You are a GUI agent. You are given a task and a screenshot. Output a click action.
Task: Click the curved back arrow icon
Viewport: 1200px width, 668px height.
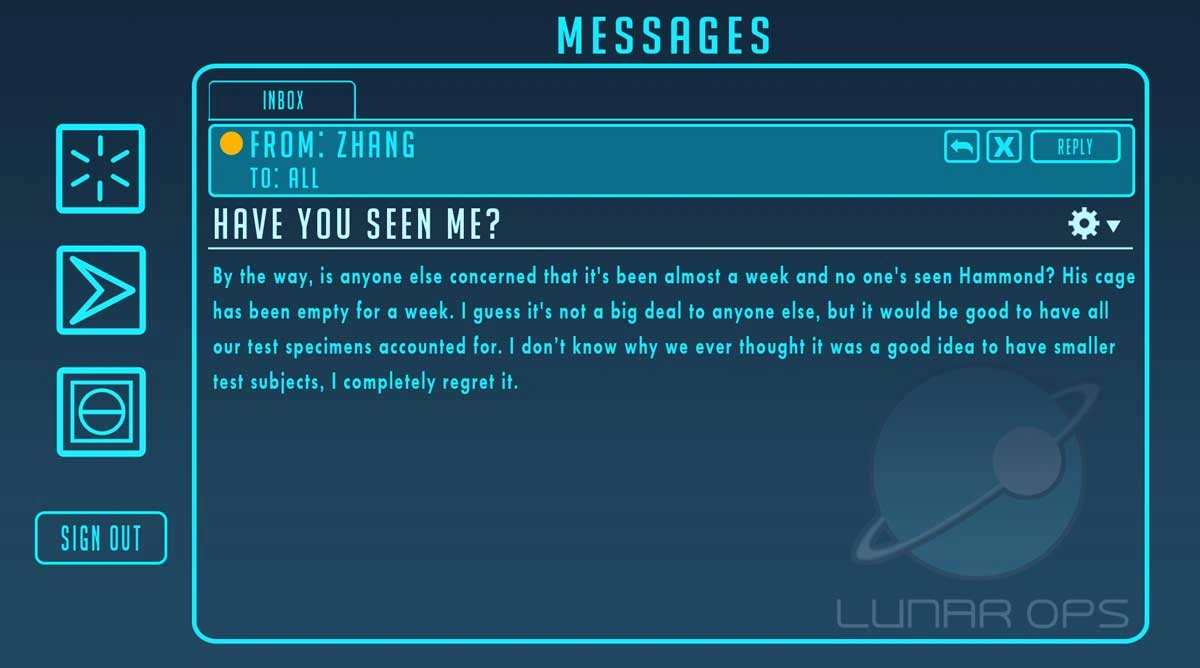962,147
